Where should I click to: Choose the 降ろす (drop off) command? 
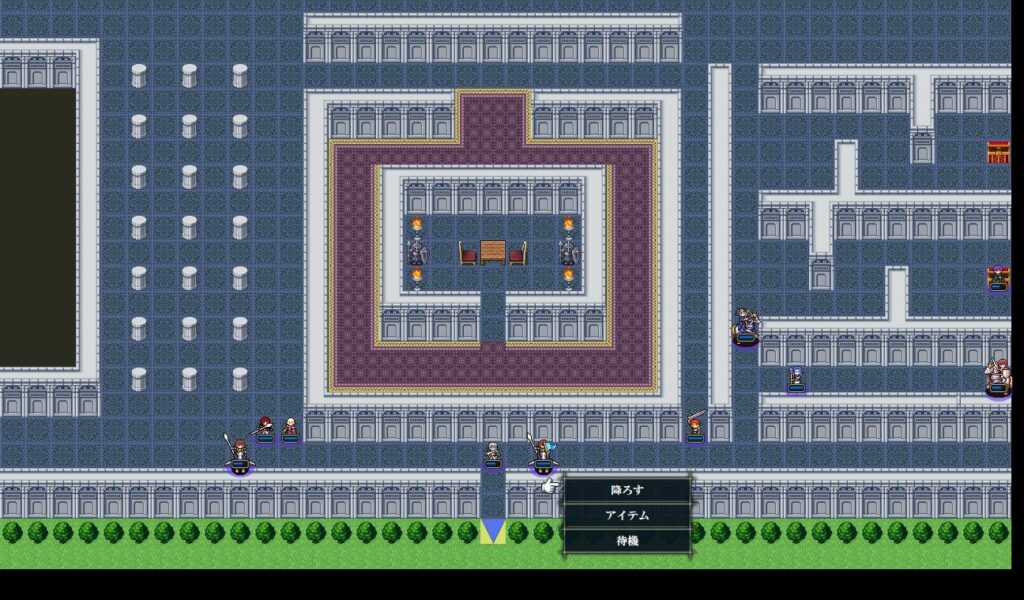coord(627,490)
